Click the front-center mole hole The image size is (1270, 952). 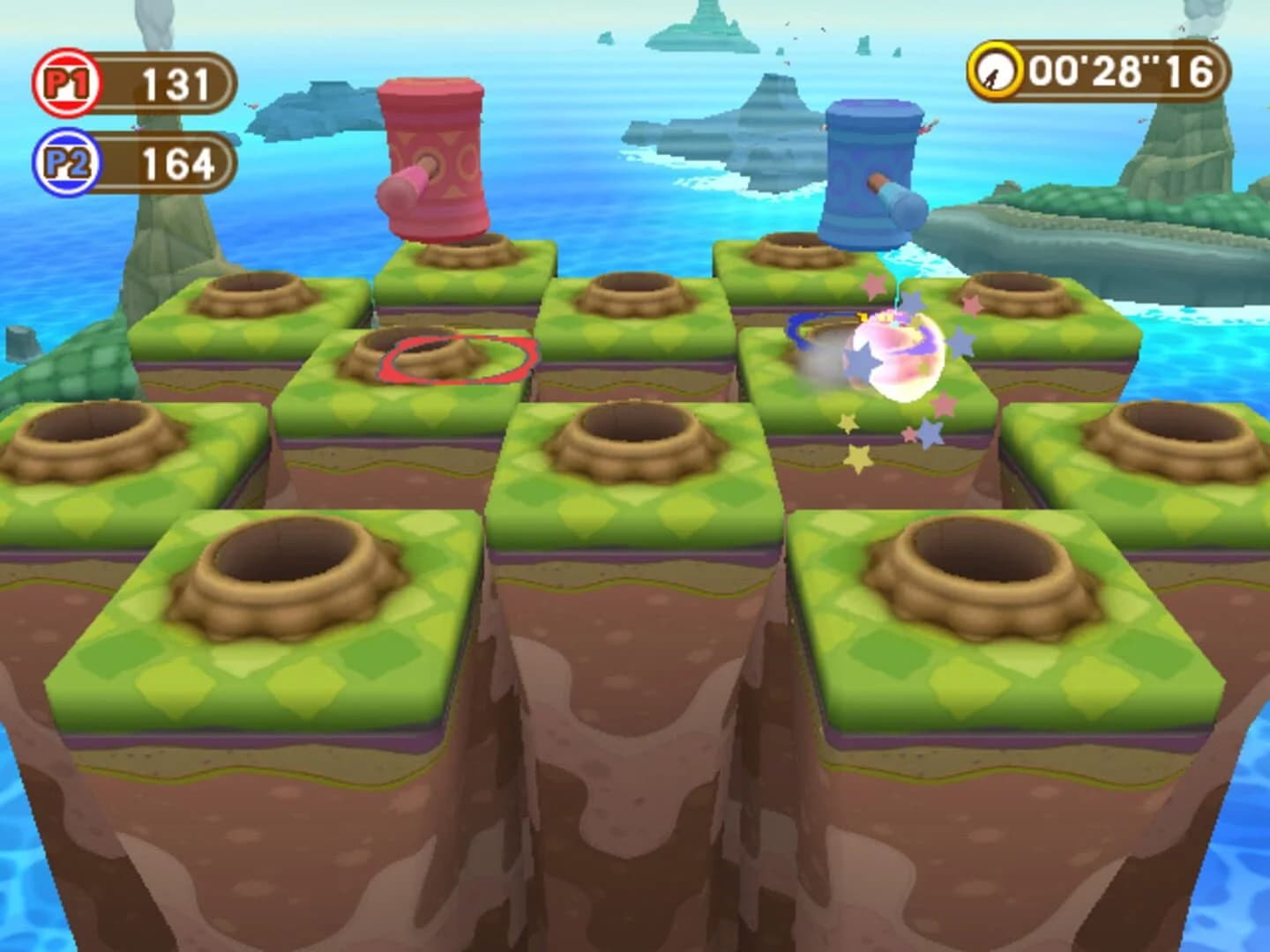point(635,423)
